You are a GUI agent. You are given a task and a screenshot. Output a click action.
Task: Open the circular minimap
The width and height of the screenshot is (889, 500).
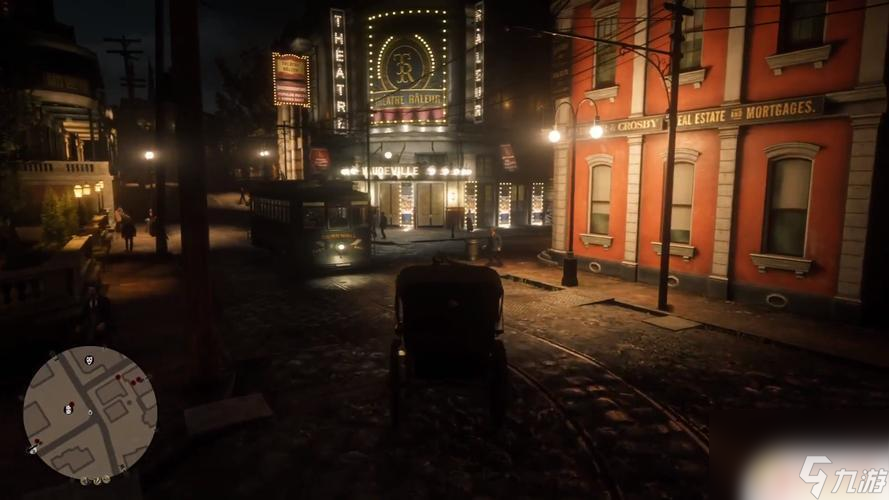(x=89, y=412)
